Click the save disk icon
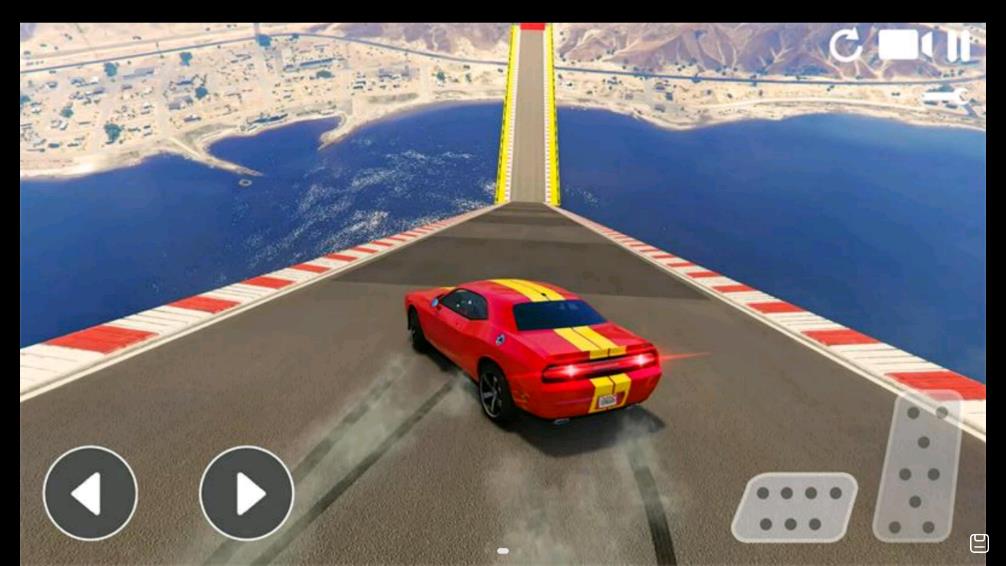 click(x=979, y=543)
